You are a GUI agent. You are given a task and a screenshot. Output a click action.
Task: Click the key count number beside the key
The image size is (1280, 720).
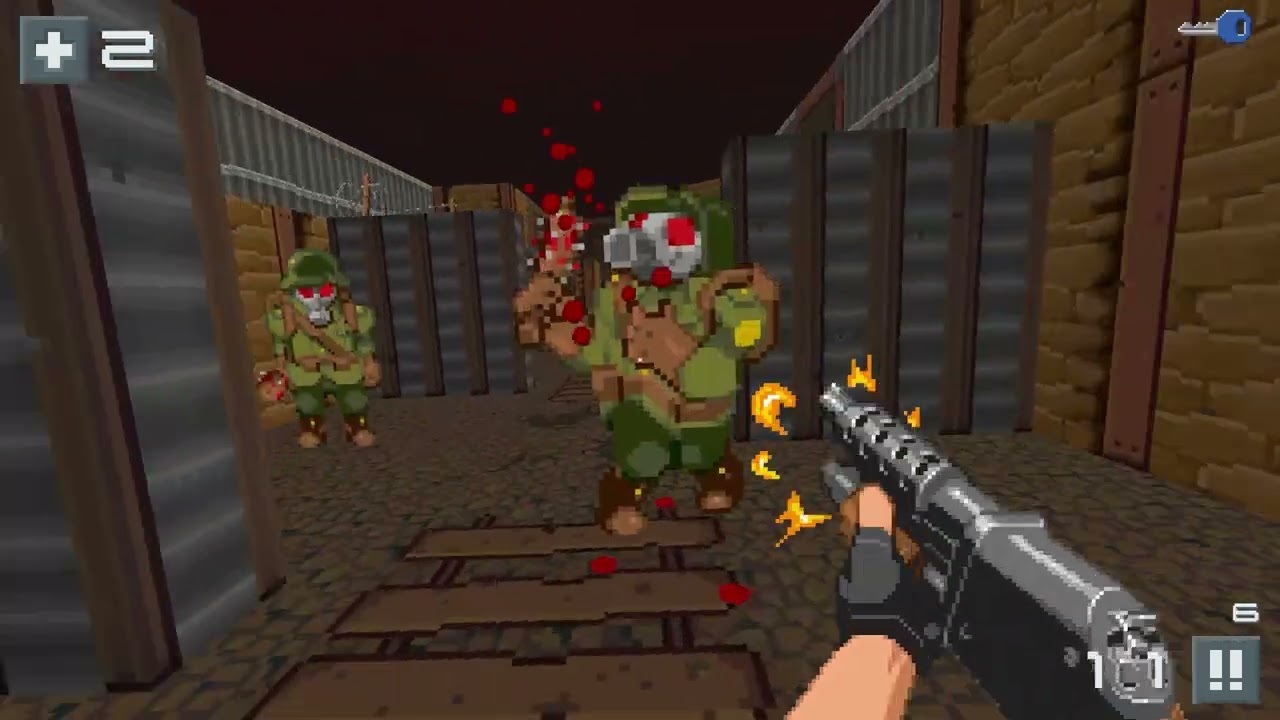(1258, 28)
